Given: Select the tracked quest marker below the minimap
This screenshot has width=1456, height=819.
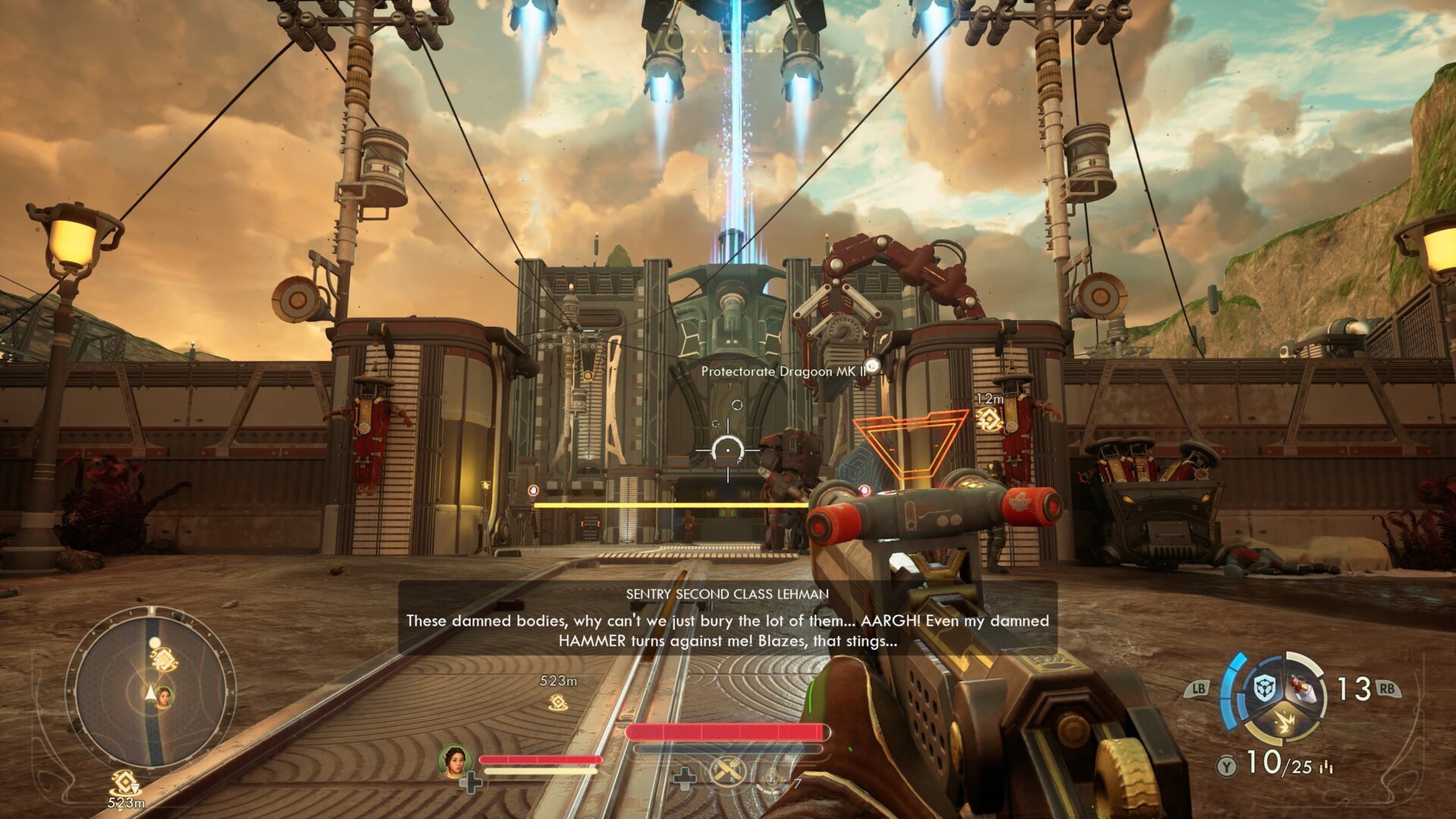Looking at the screenshot, I should pyautogui.click(x=125, y=783).
